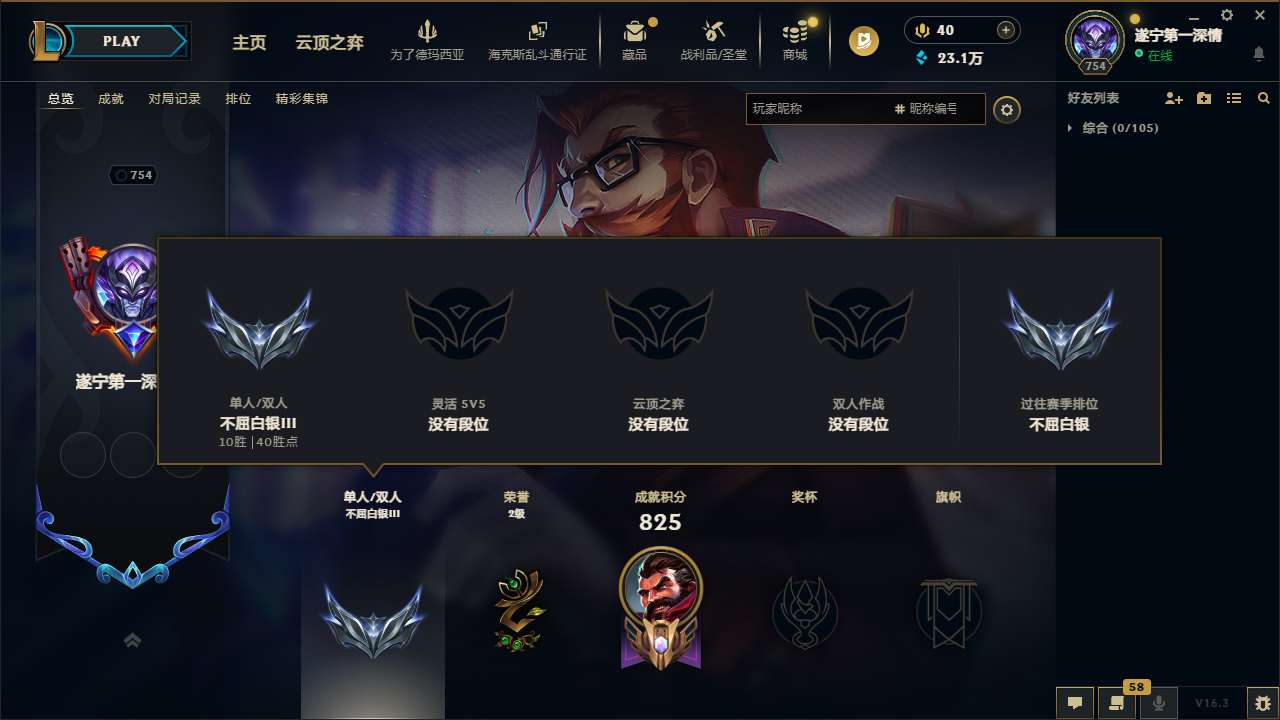Viewport: 1280px width, 720px height.
Task: Open the 商城 store icon
Action: (x=795, y=32)
